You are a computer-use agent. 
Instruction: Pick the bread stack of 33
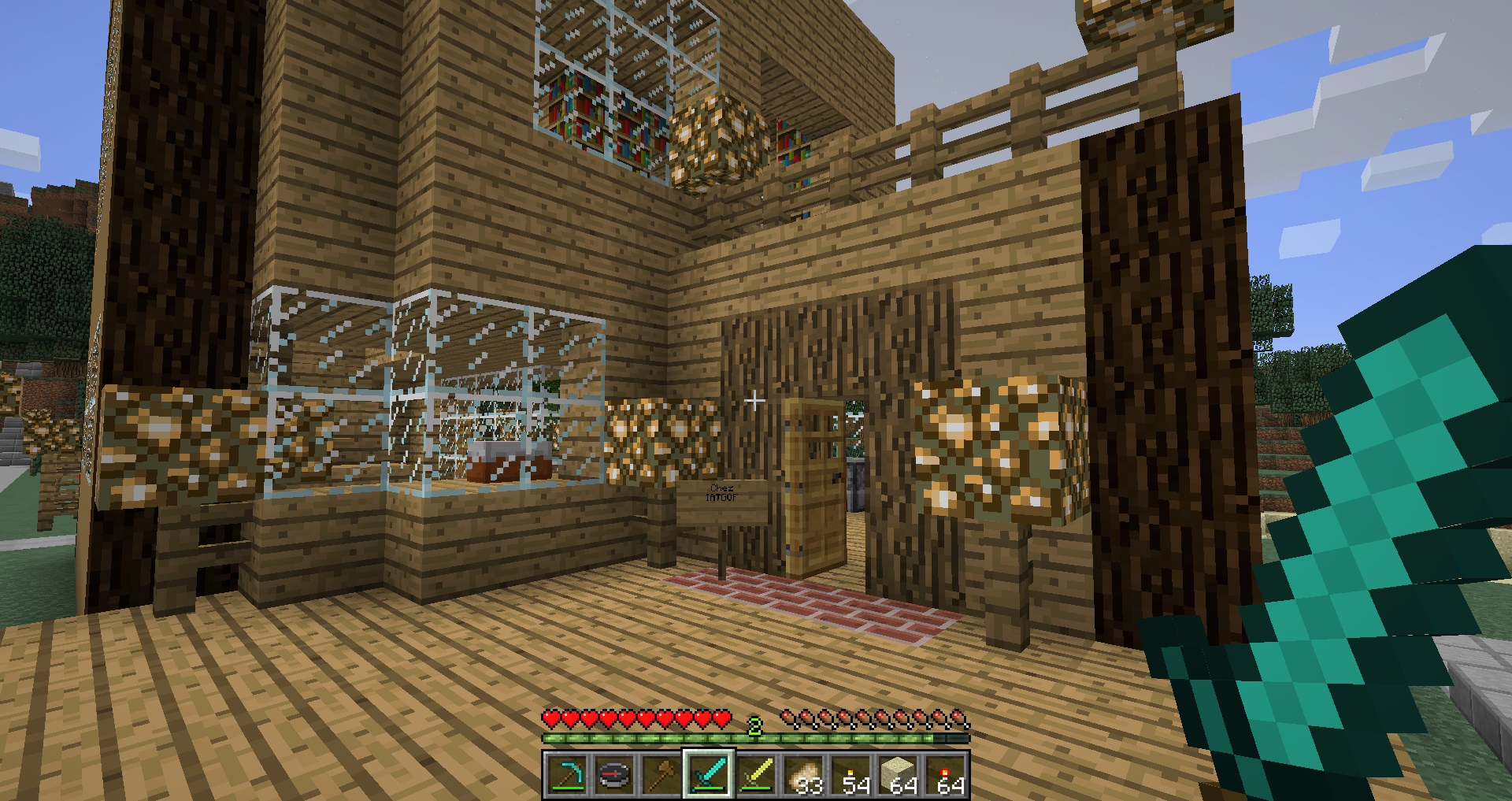pos(803,775)
